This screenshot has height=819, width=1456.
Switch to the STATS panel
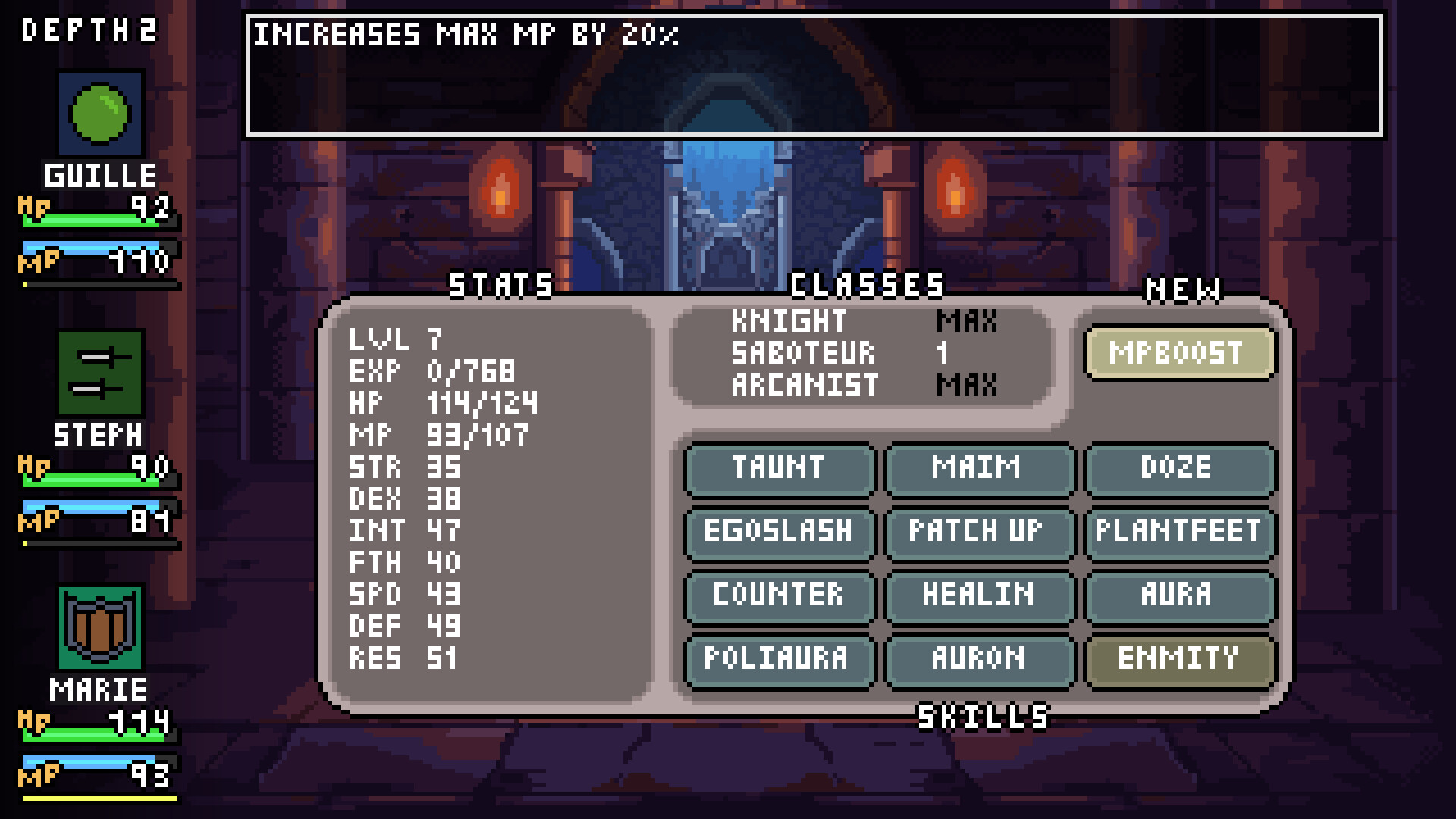500,285
